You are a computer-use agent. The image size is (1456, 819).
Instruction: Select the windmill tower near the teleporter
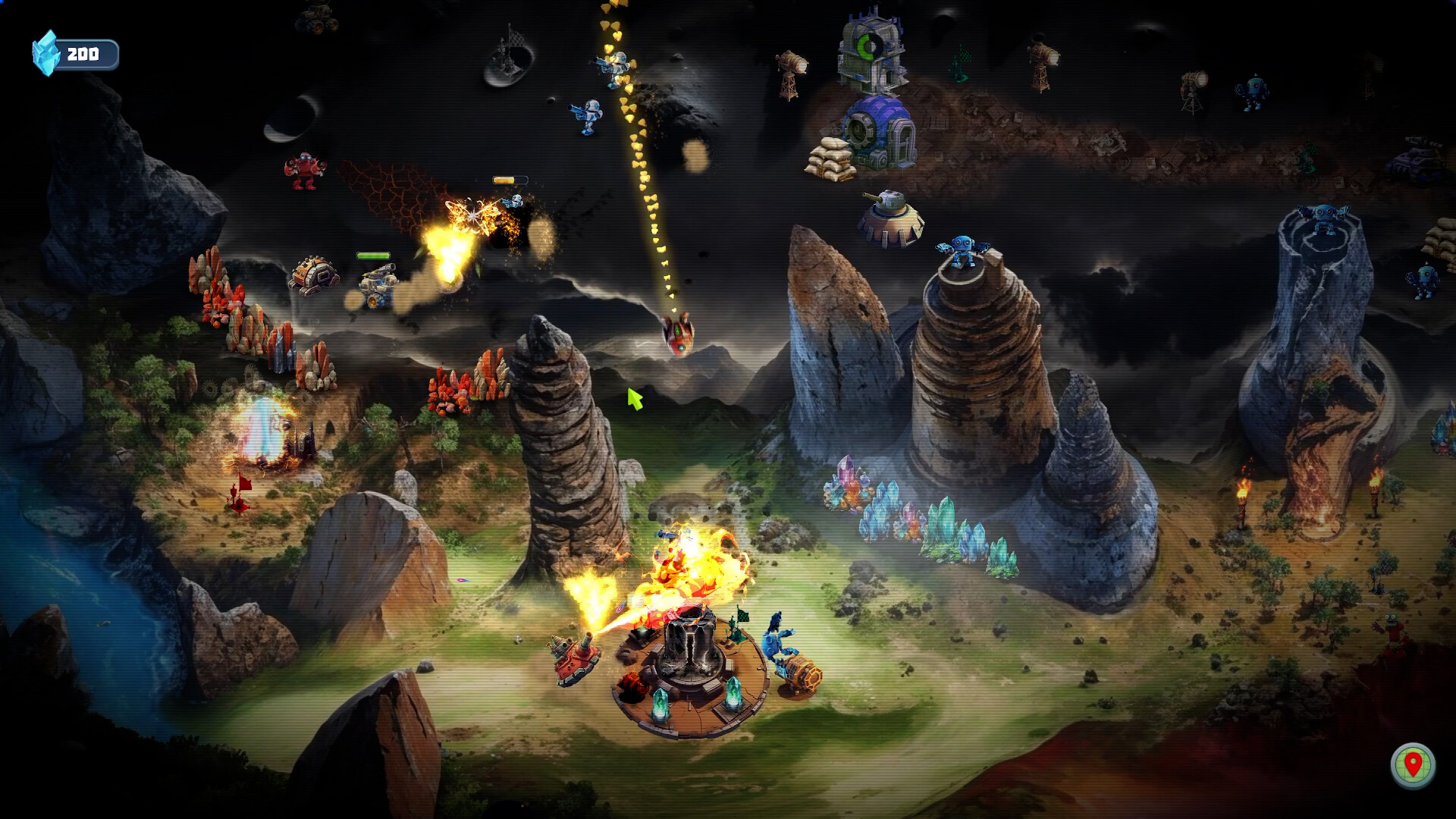pos(789,72)
